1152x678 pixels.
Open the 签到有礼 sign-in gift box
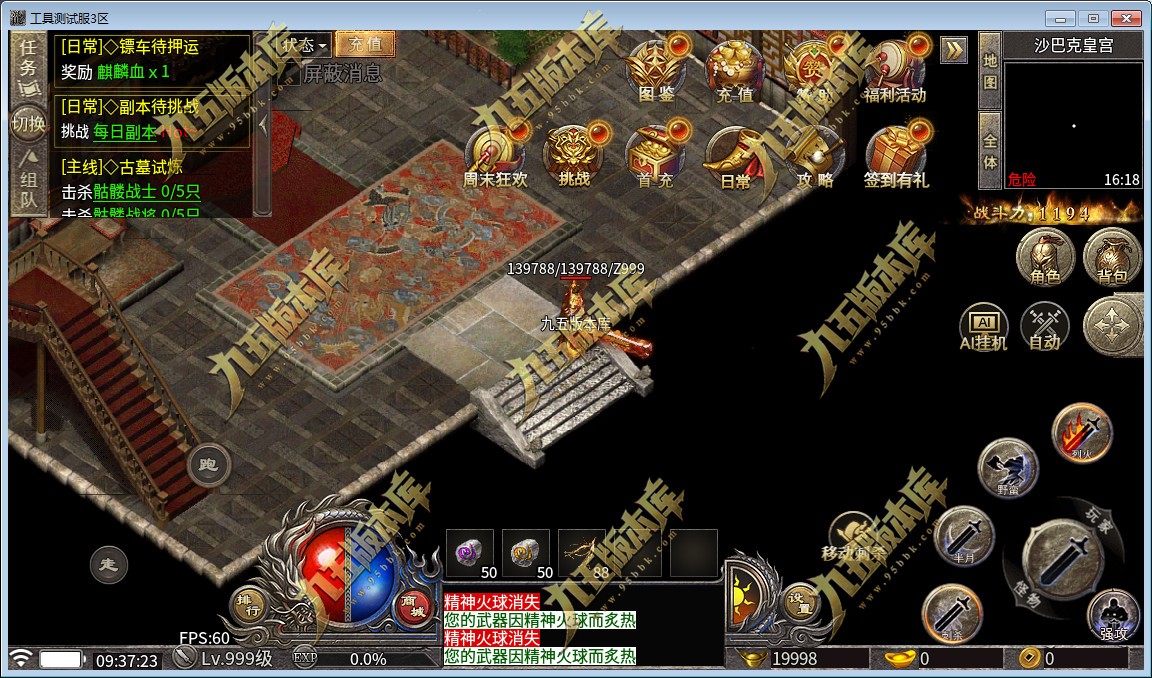point(895,156)
